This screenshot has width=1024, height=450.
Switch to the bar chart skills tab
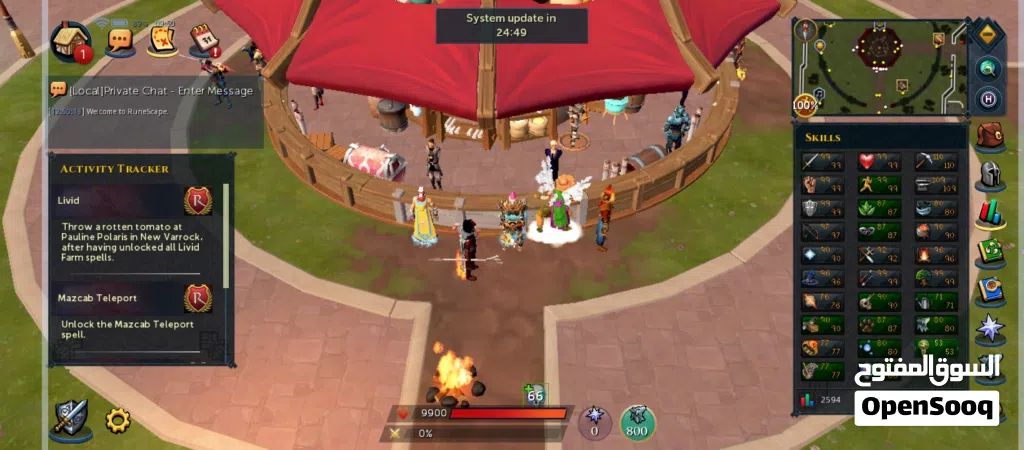[x=991, y=213]
